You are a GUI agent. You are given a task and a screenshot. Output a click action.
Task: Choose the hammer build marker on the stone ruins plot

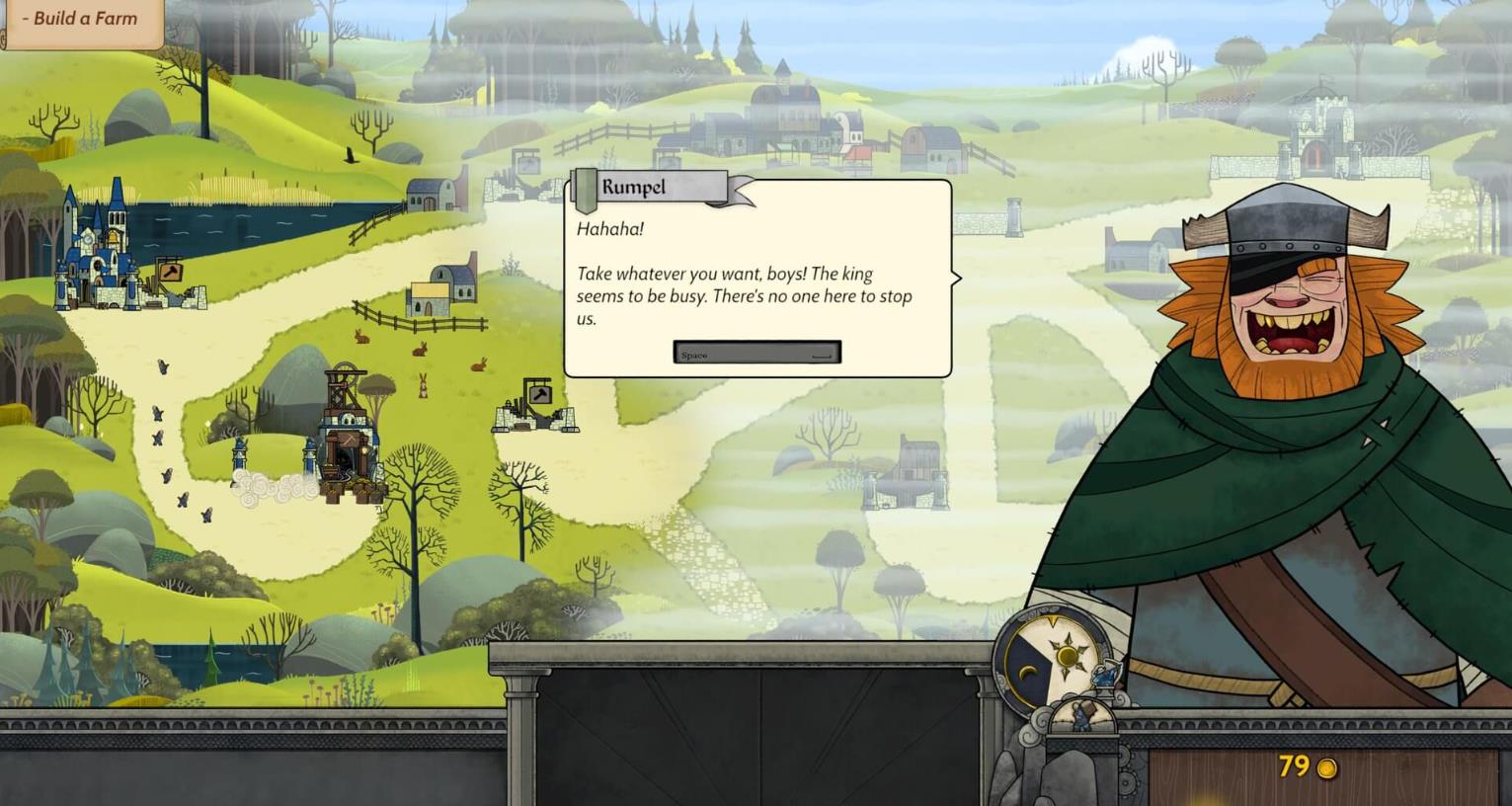(539, 394)
